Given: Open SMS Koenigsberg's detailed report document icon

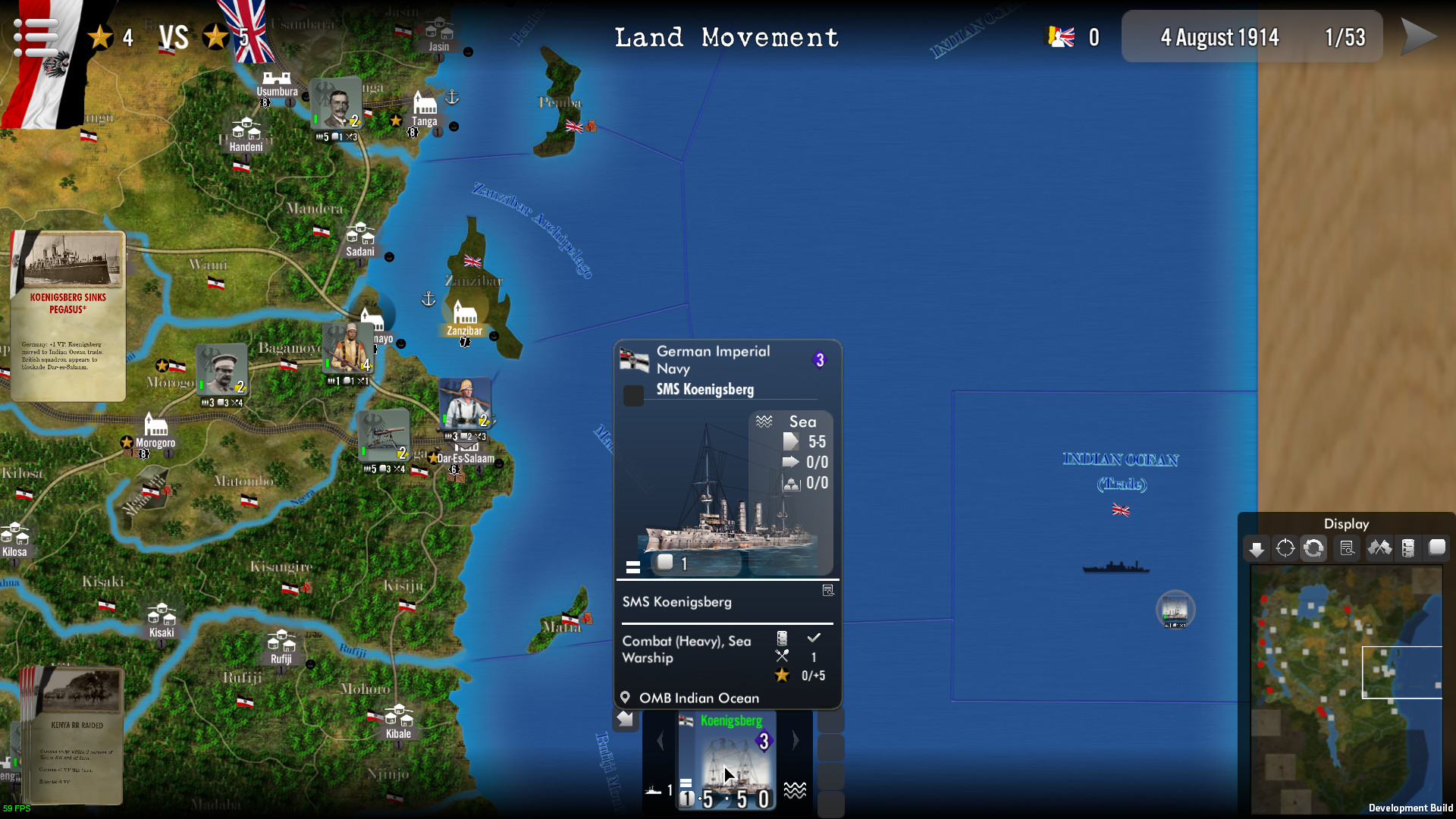Looking at the screenshot, I should click(827, 589).
